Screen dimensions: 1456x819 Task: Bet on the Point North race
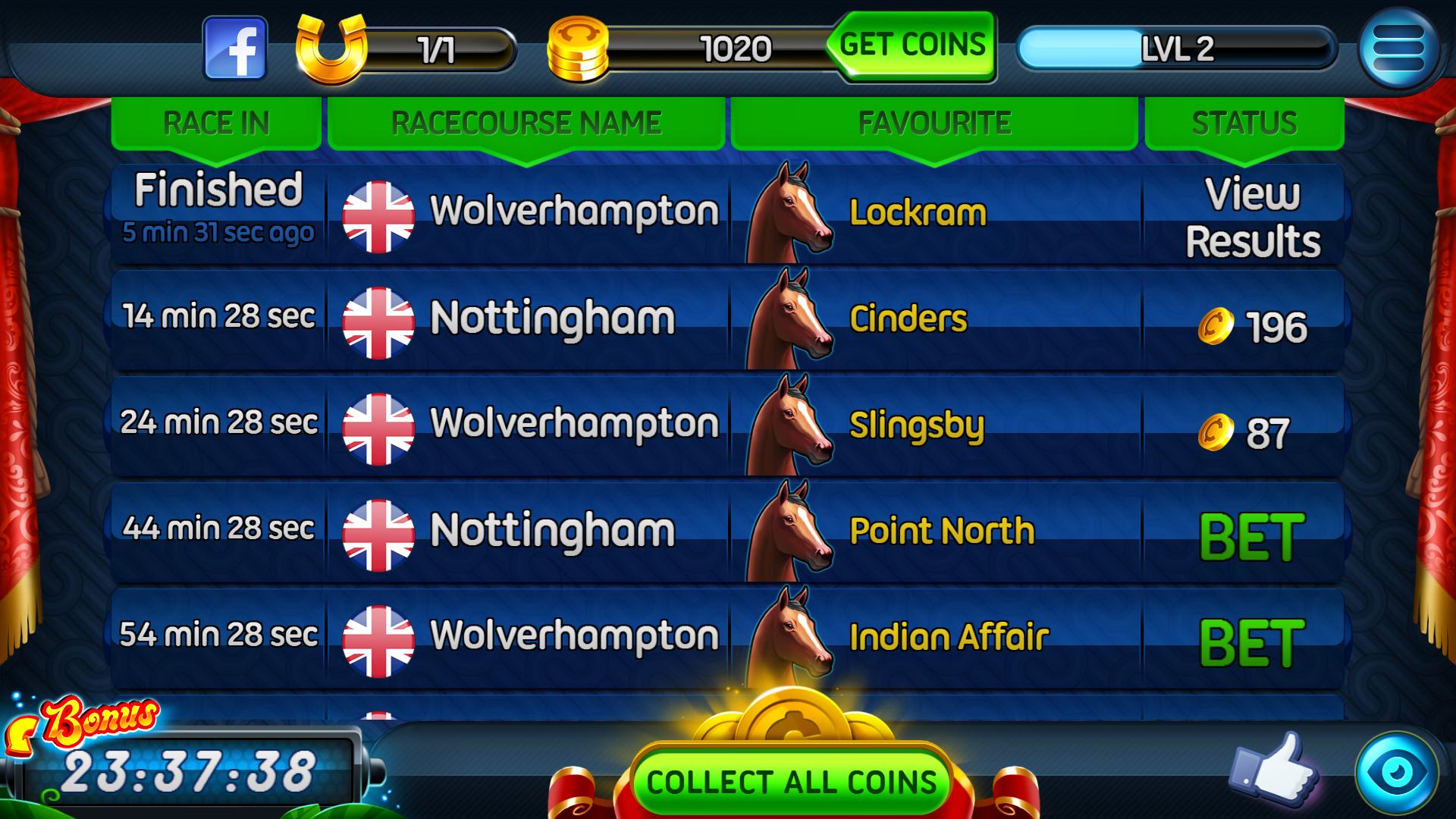[x=1252, y=537]
